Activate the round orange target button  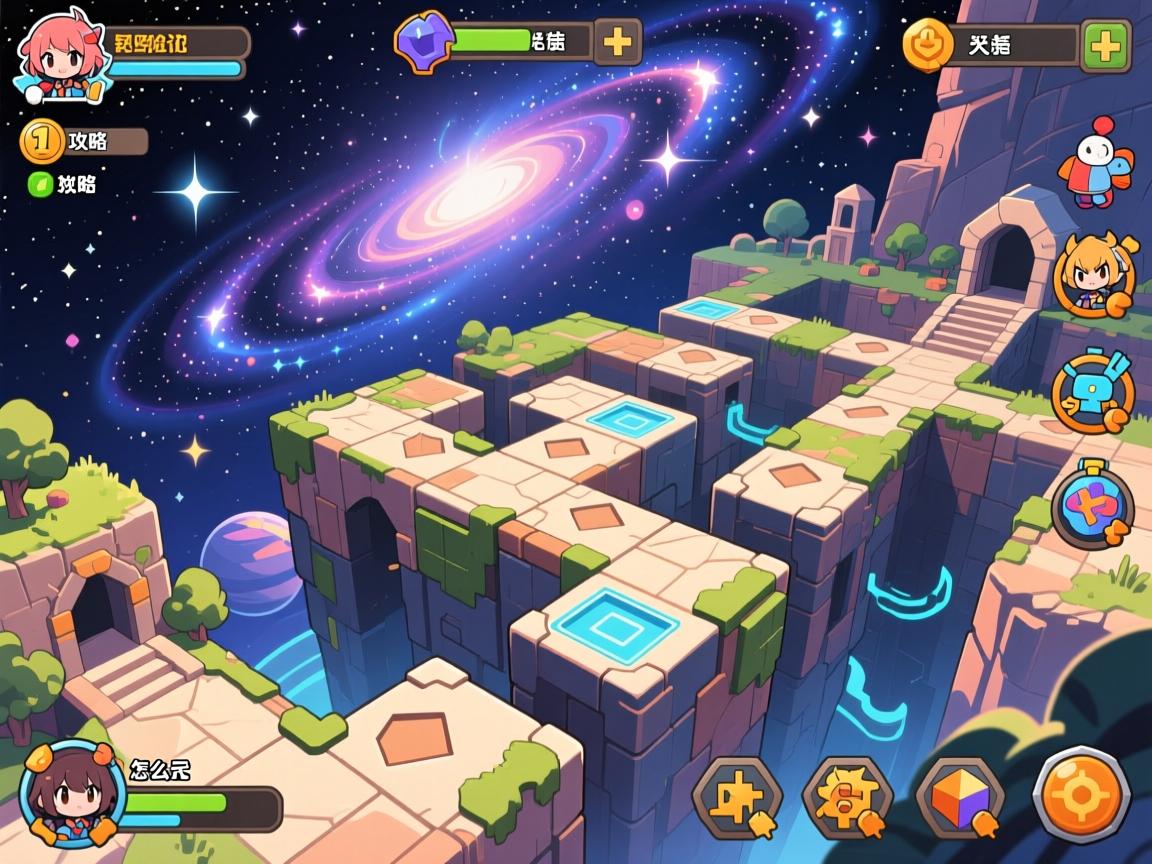tap(1081, 795)
